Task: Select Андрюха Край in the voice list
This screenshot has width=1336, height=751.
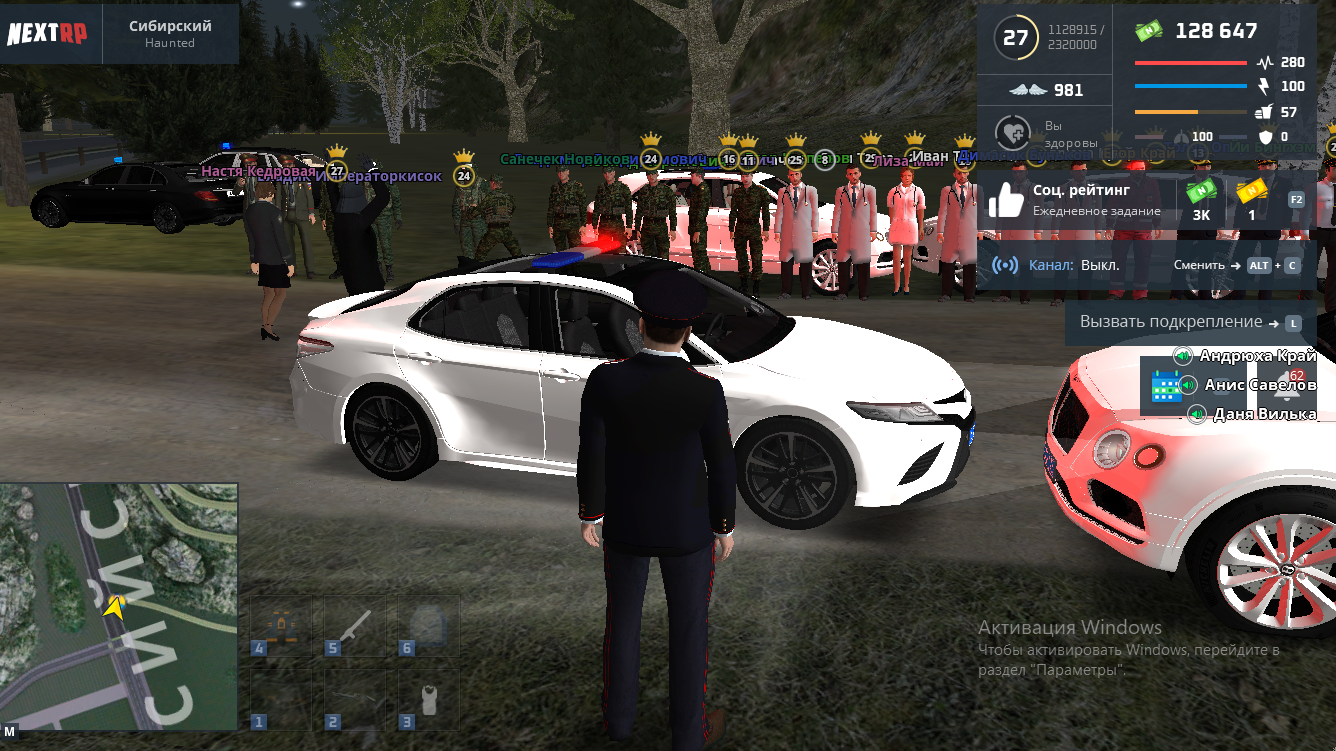Action: click(x=1256, y=356)
